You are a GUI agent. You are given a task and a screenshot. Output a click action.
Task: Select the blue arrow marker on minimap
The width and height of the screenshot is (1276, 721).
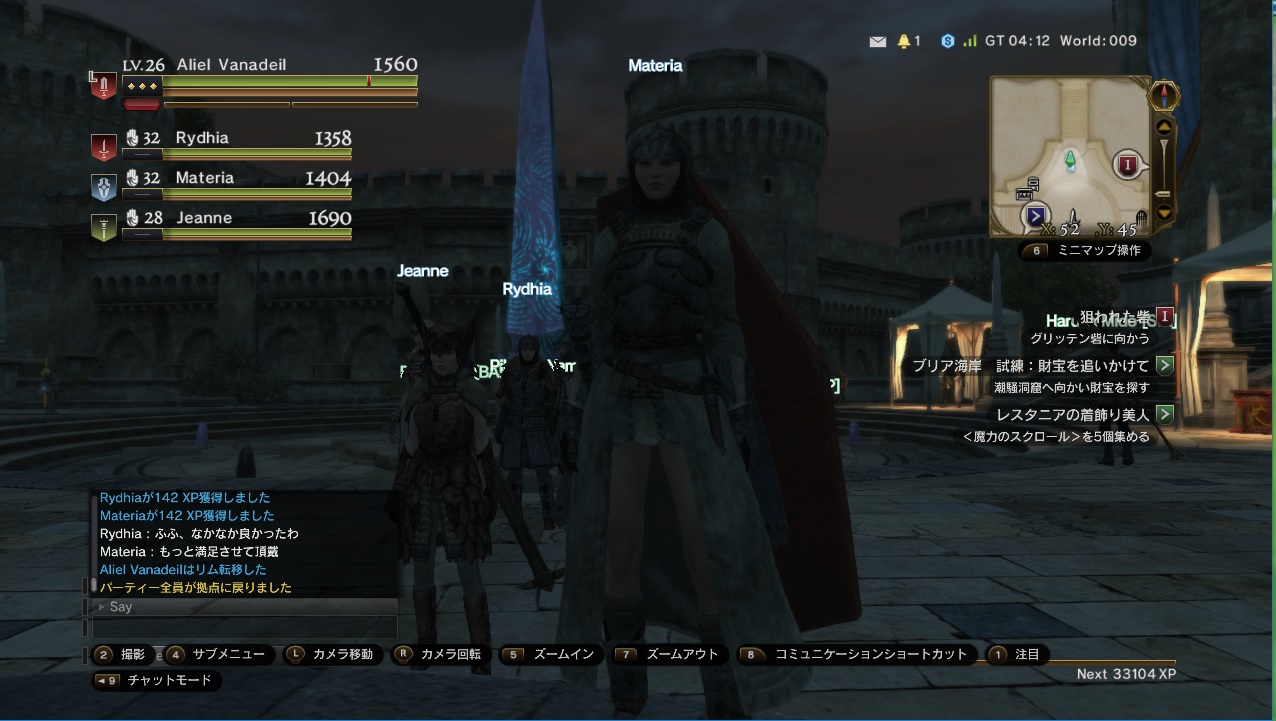(1036, 215)
